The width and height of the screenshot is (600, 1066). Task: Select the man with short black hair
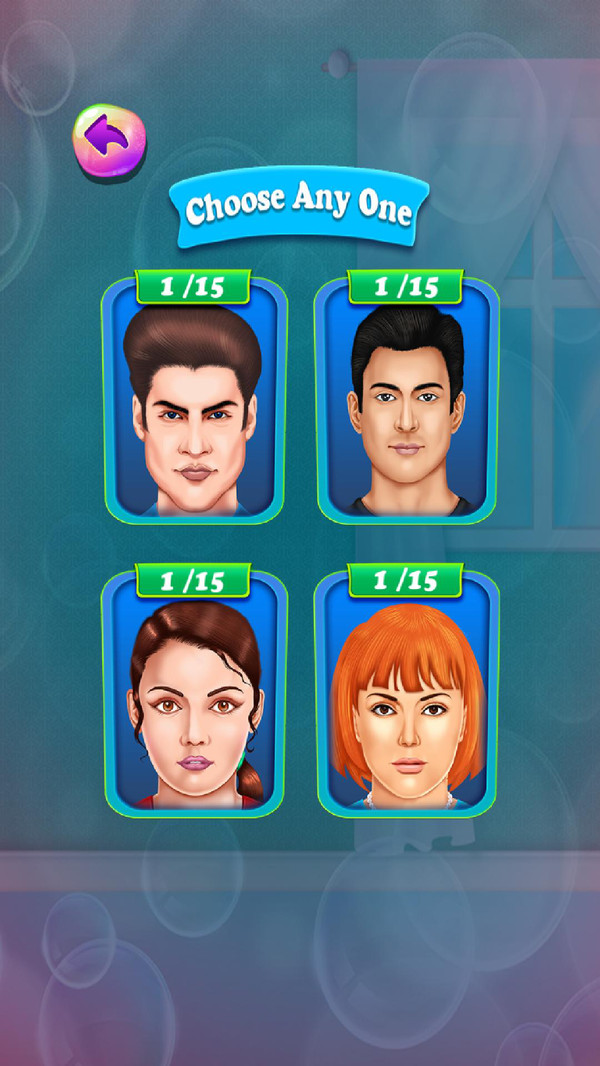(x=407, y=405)
